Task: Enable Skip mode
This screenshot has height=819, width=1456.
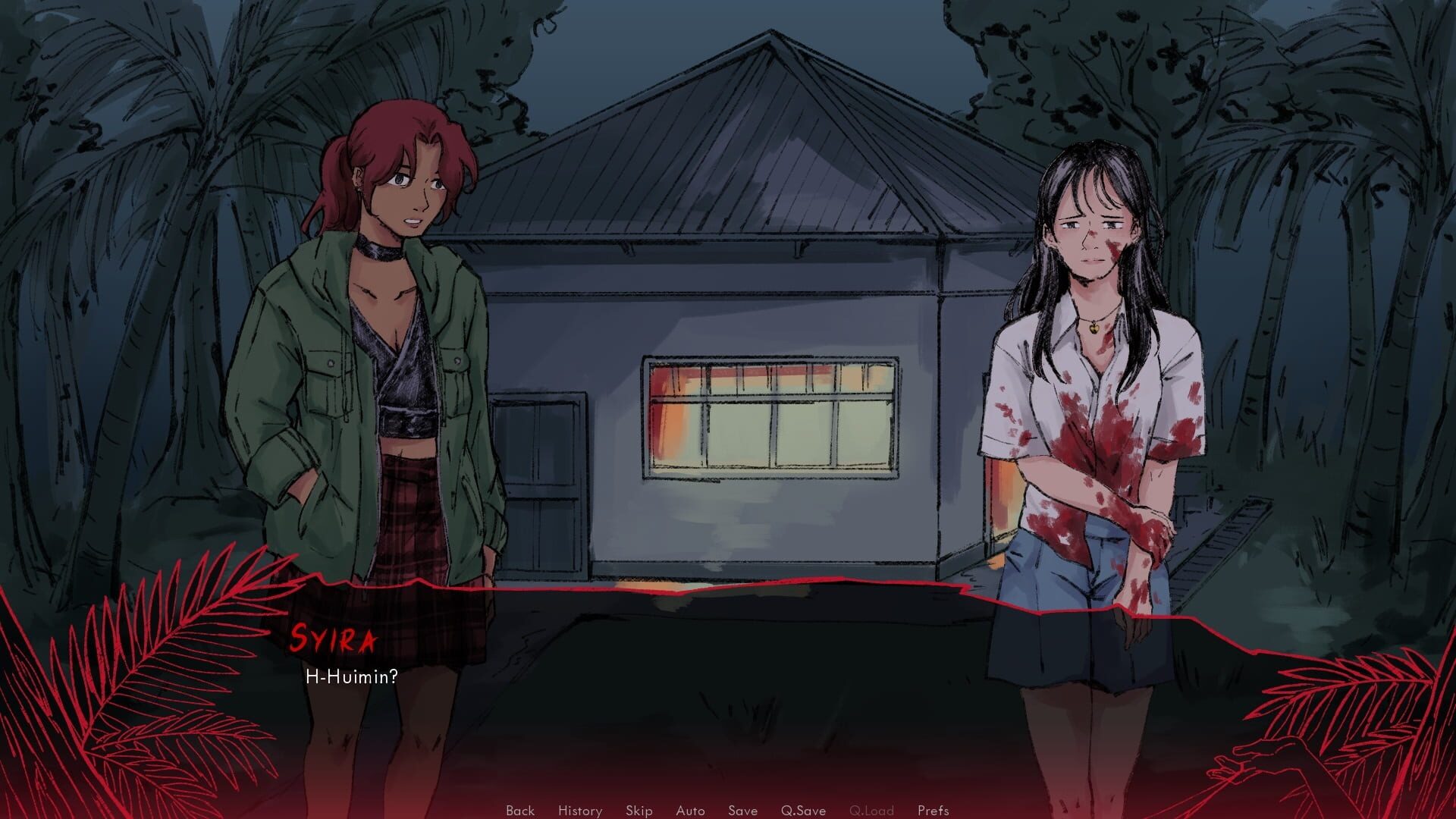Action: coord(638,811)
